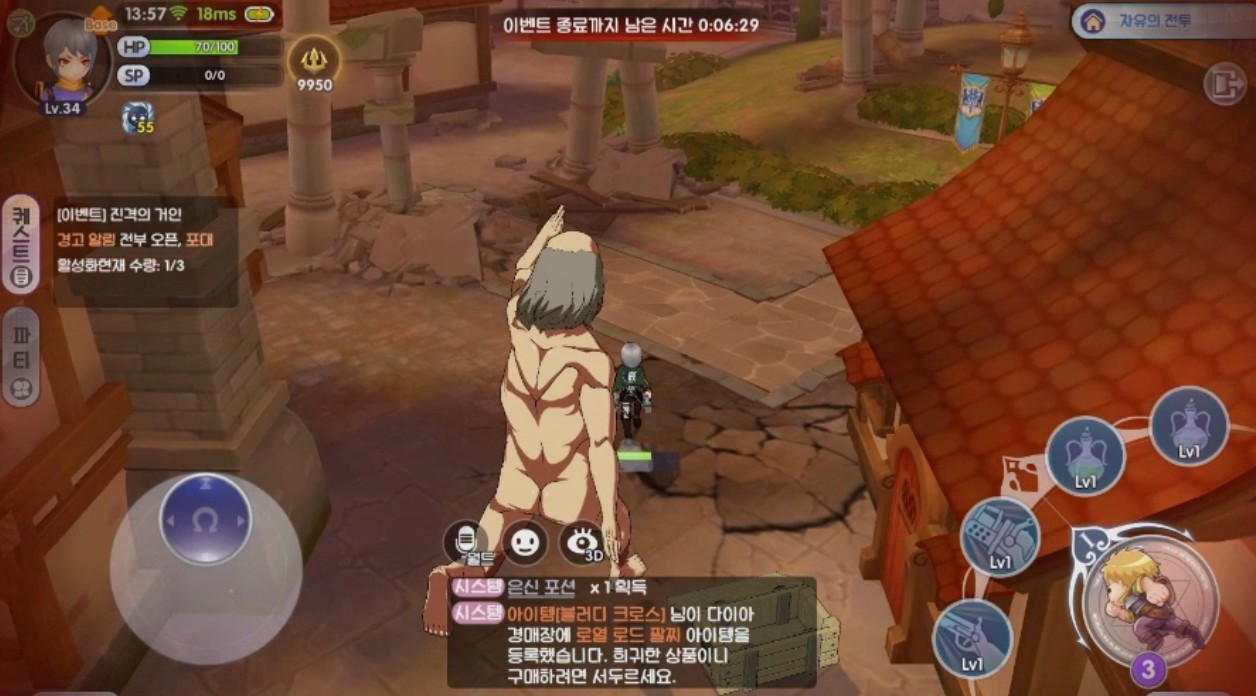
Task: Tap the blue ghost buff icon
Action: 139,118
